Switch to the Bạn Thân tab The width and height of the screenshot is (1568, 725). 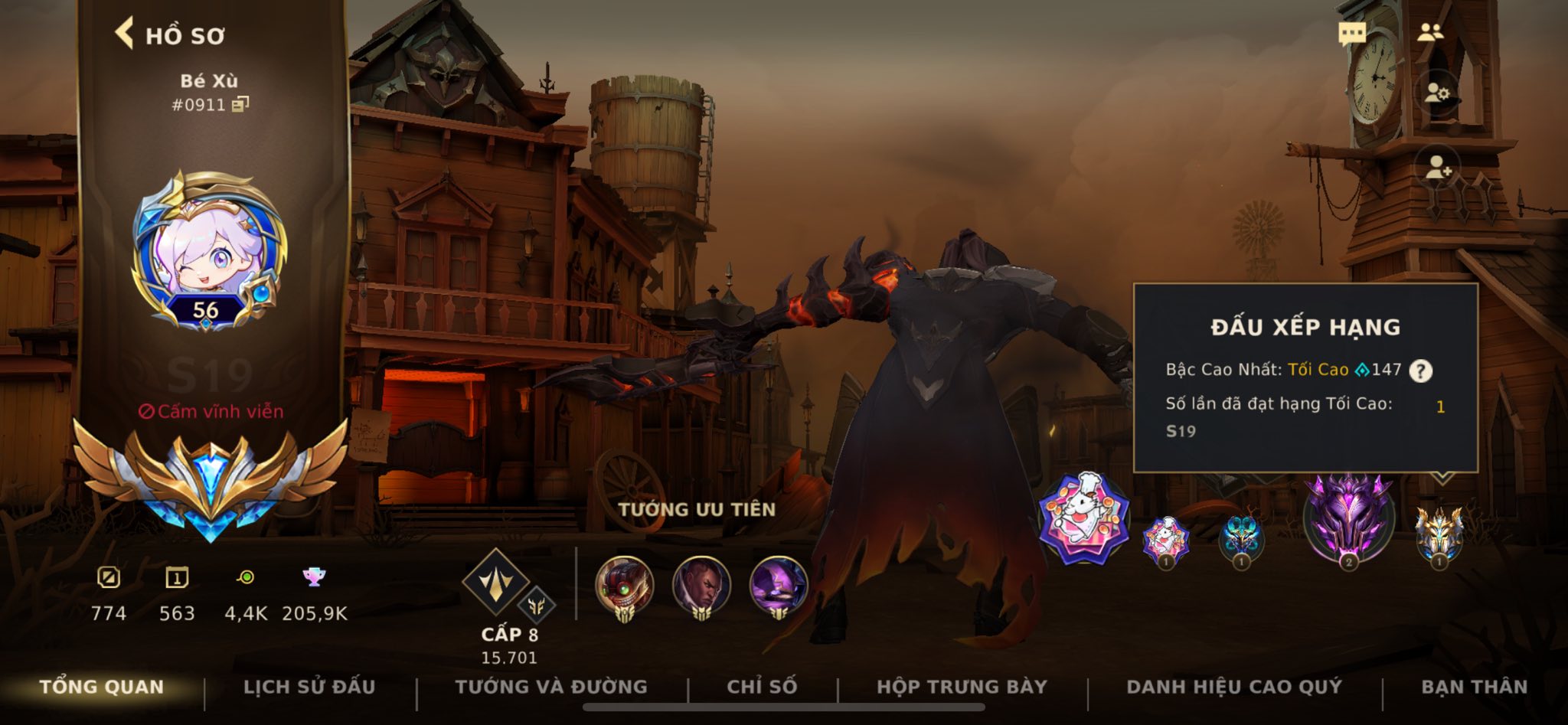(x=1474, y=687)
